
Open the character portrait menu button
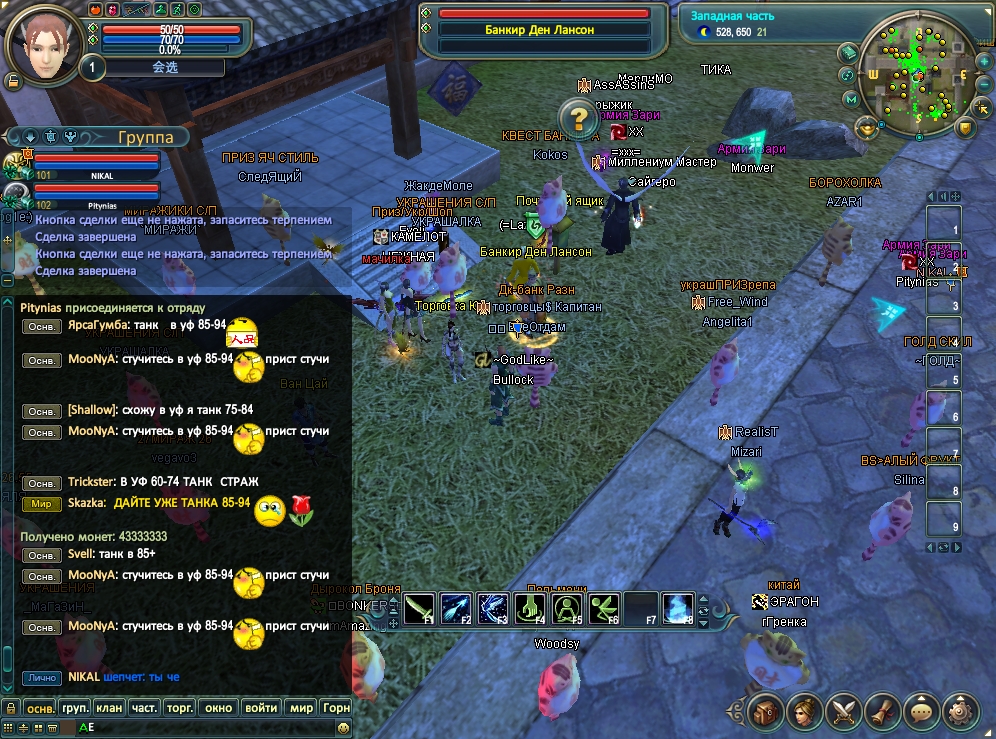pyautogui.click(x=805, y=711)
